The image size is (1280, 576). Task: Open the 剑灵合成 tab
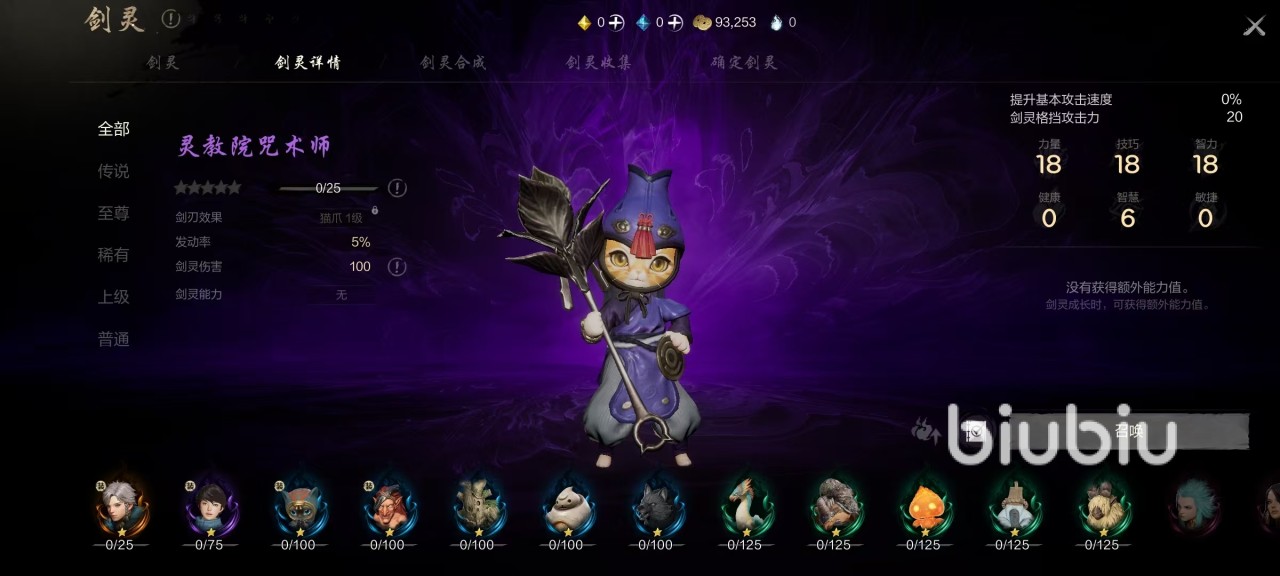[453, 62]
